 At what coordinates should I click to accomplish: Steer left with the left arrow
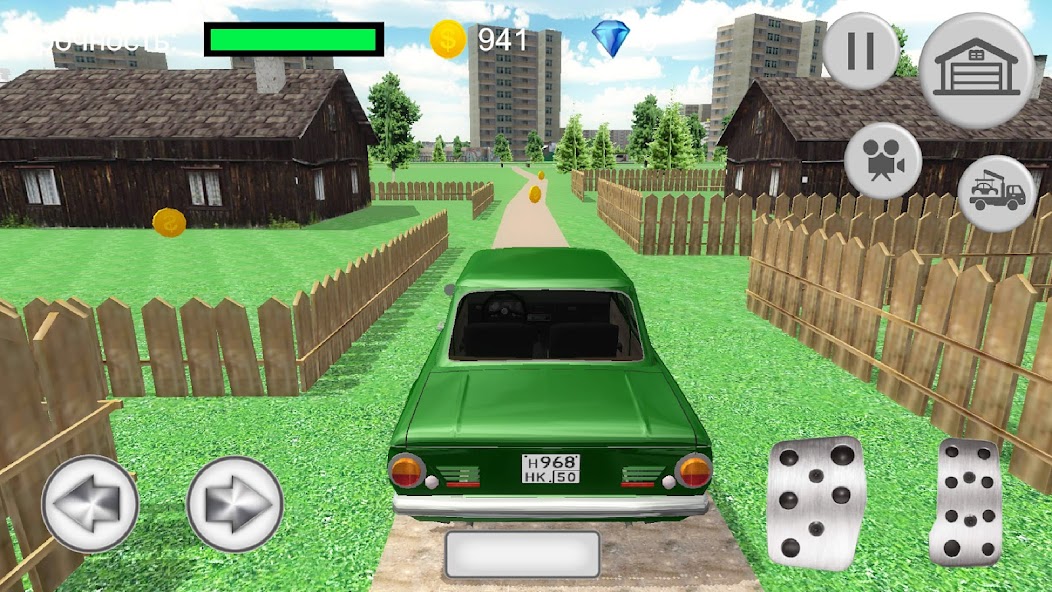pyautogui.click(x=90, y=504)
